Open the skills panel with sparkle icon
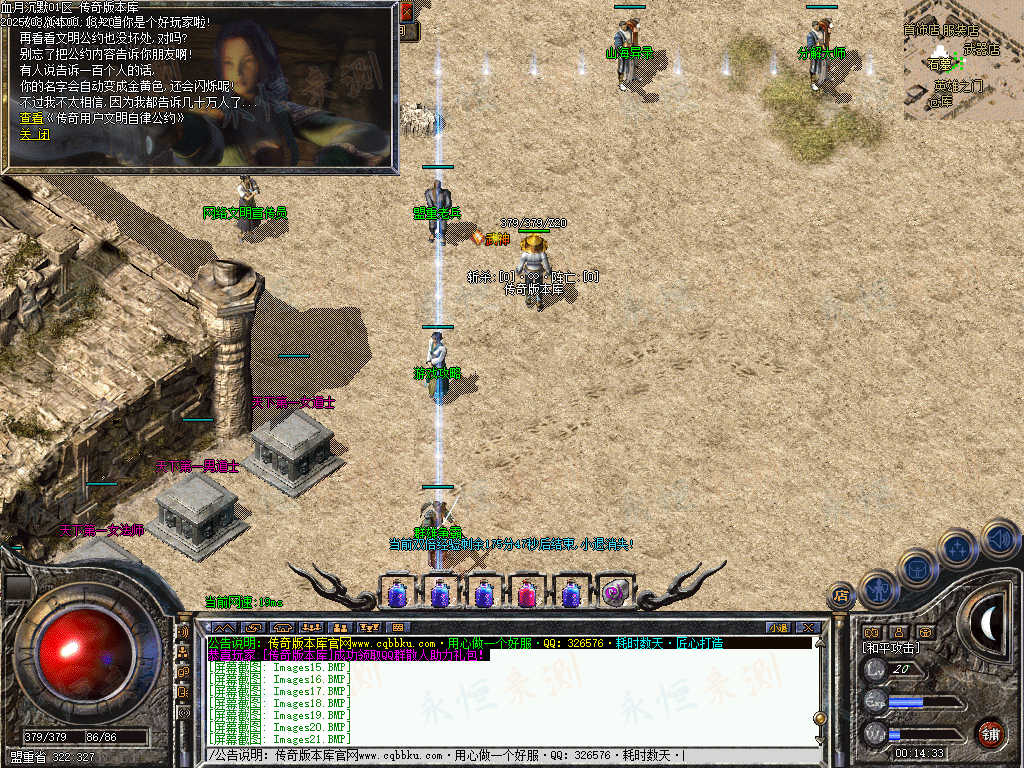 click(x=958, y=549)
